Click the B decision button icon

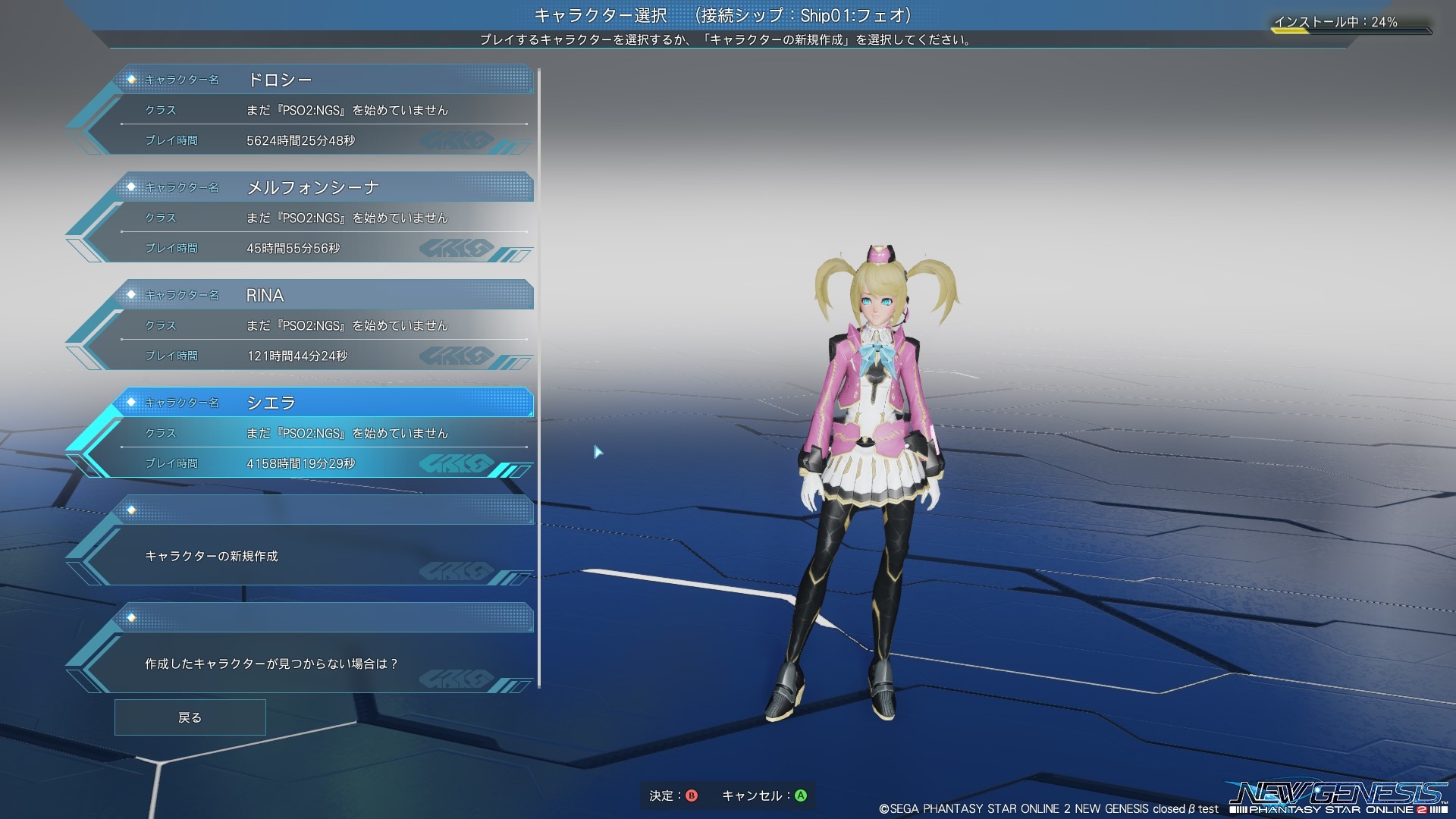pyautogui.click(x=693, y=795)
